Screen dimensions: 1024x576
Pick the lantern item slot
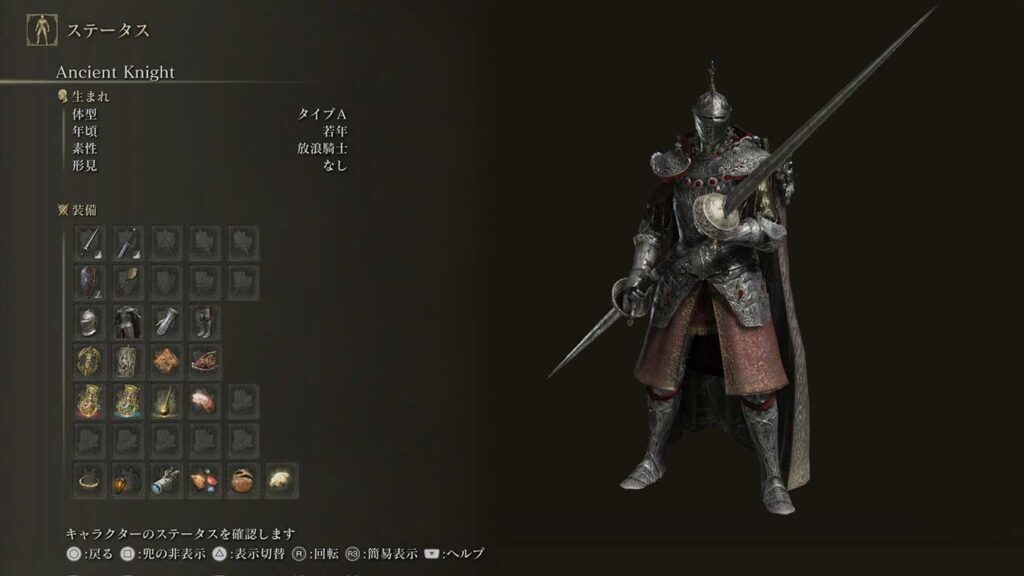click(x=127, y=480)
